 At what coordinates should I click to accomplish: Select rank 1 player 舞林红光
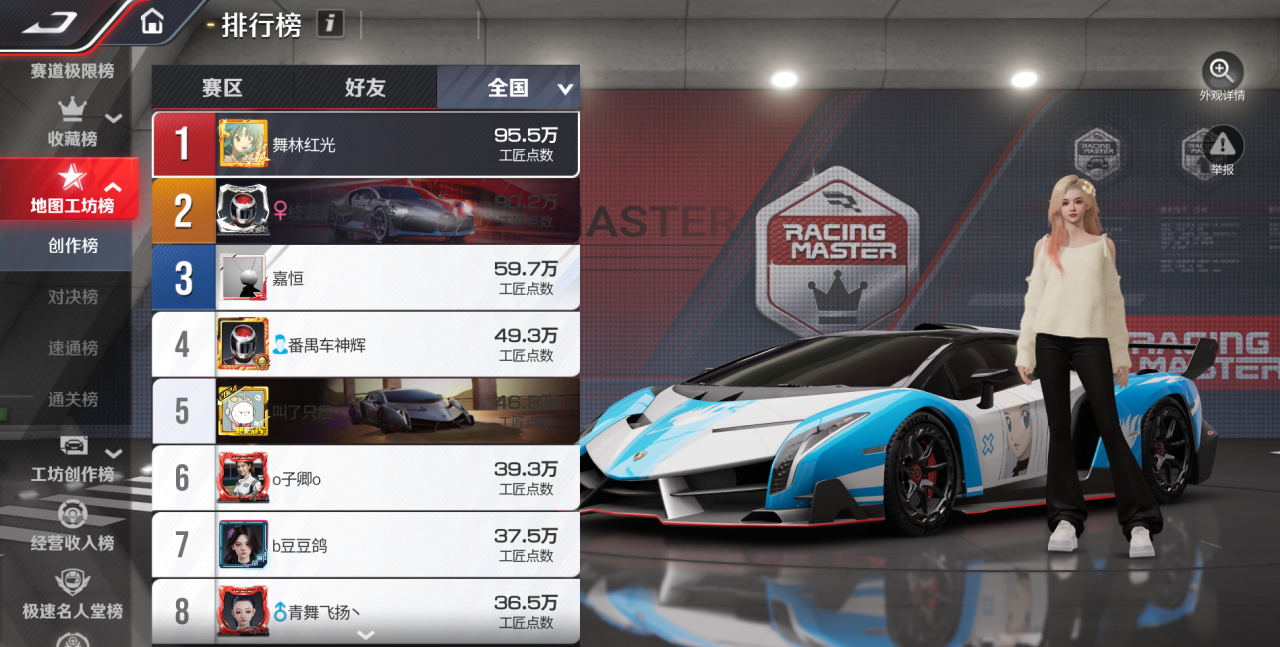(366, 145)
